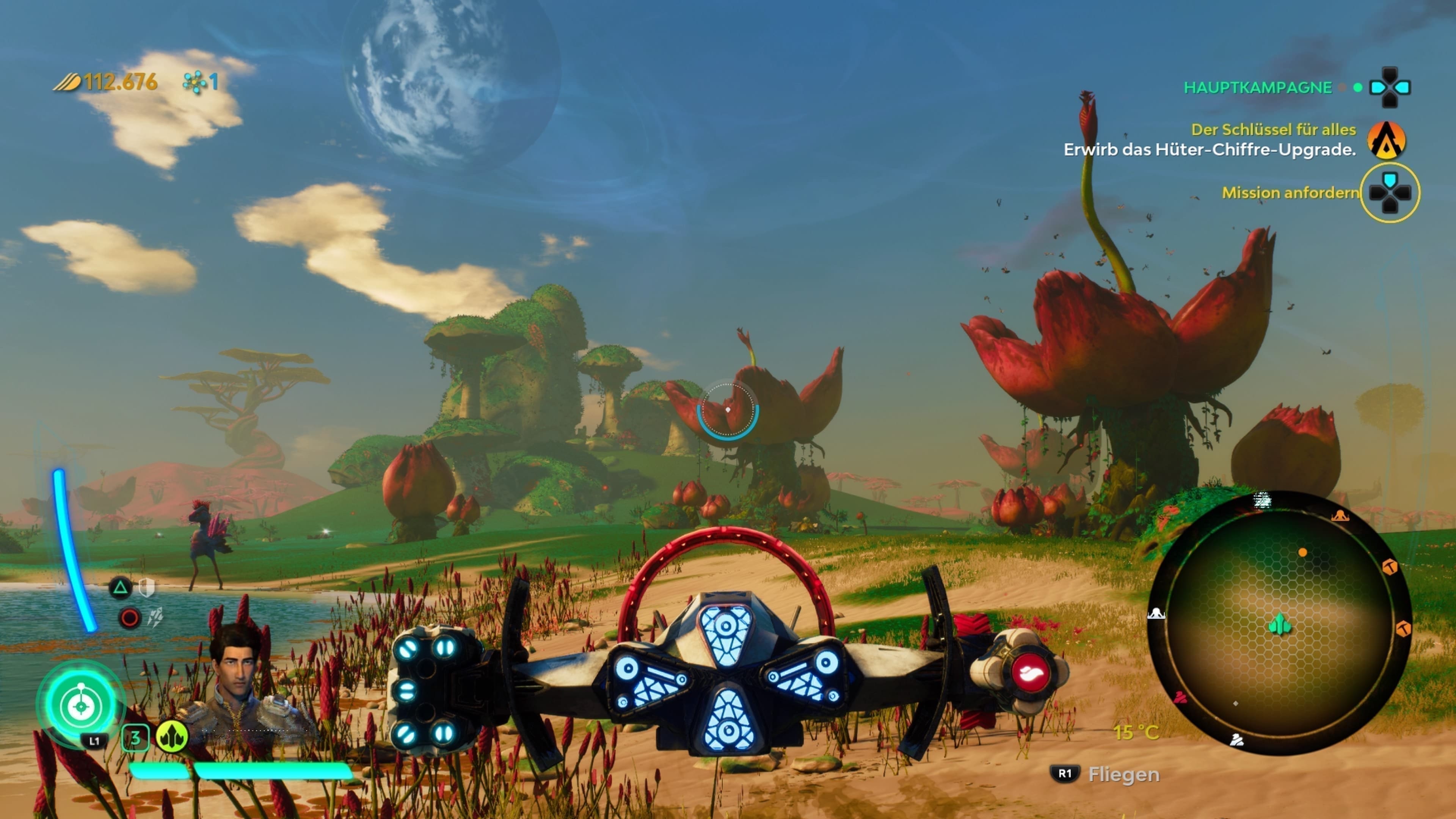Select the HAUPTKAMPAGNE mission category label
The height and width of the screenshot is (819, 1456).
(1258, 88)
